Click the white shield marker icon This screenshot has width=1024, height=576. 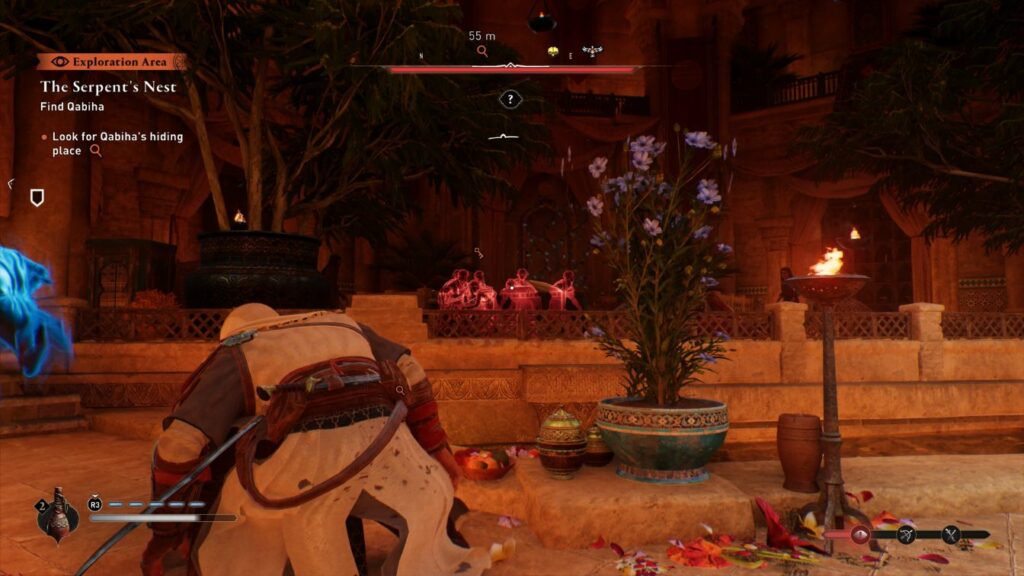[x=37, y=198]
